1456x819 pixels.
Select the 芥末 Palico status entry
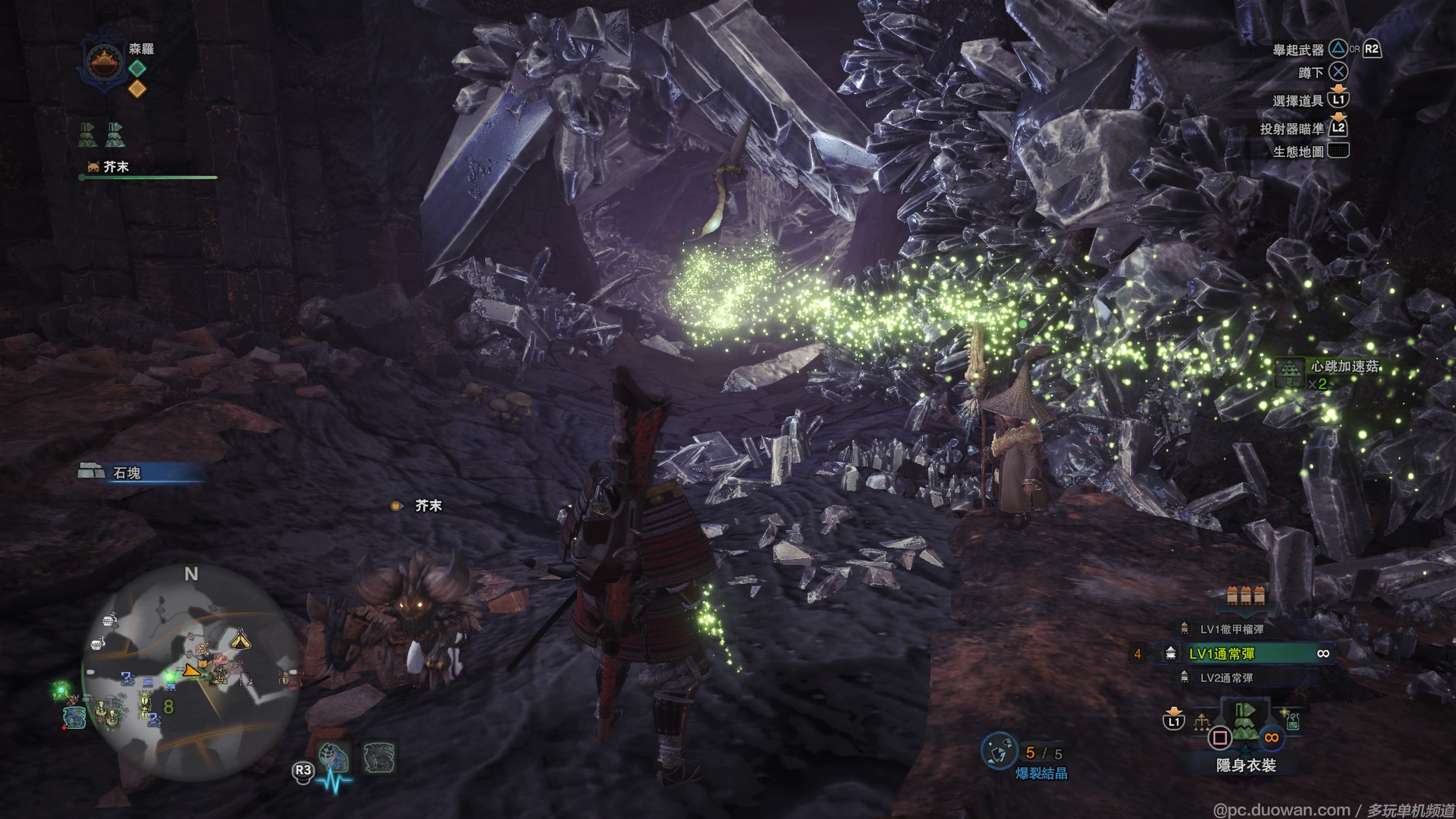point(116,167)
